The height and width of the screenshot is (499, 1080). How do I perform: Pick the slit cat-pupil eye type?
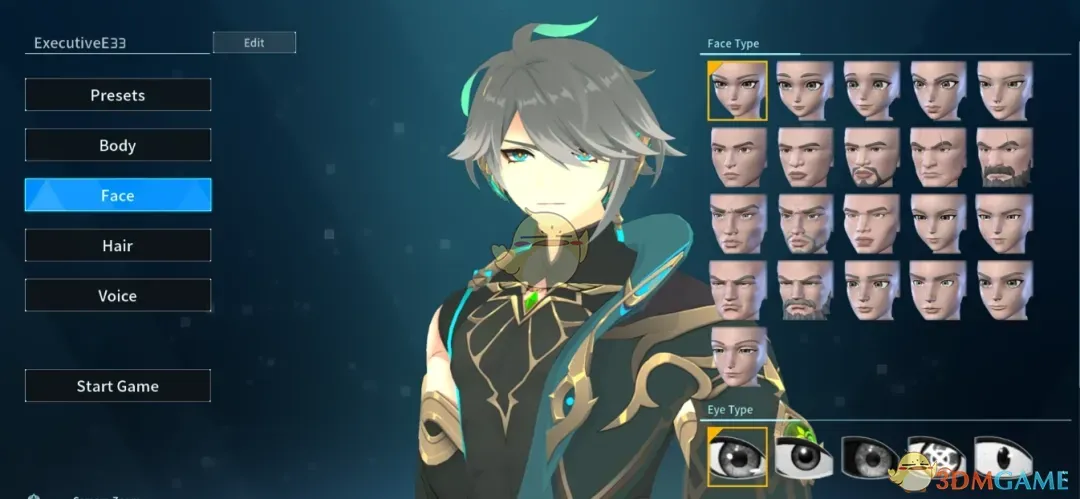1005,456
